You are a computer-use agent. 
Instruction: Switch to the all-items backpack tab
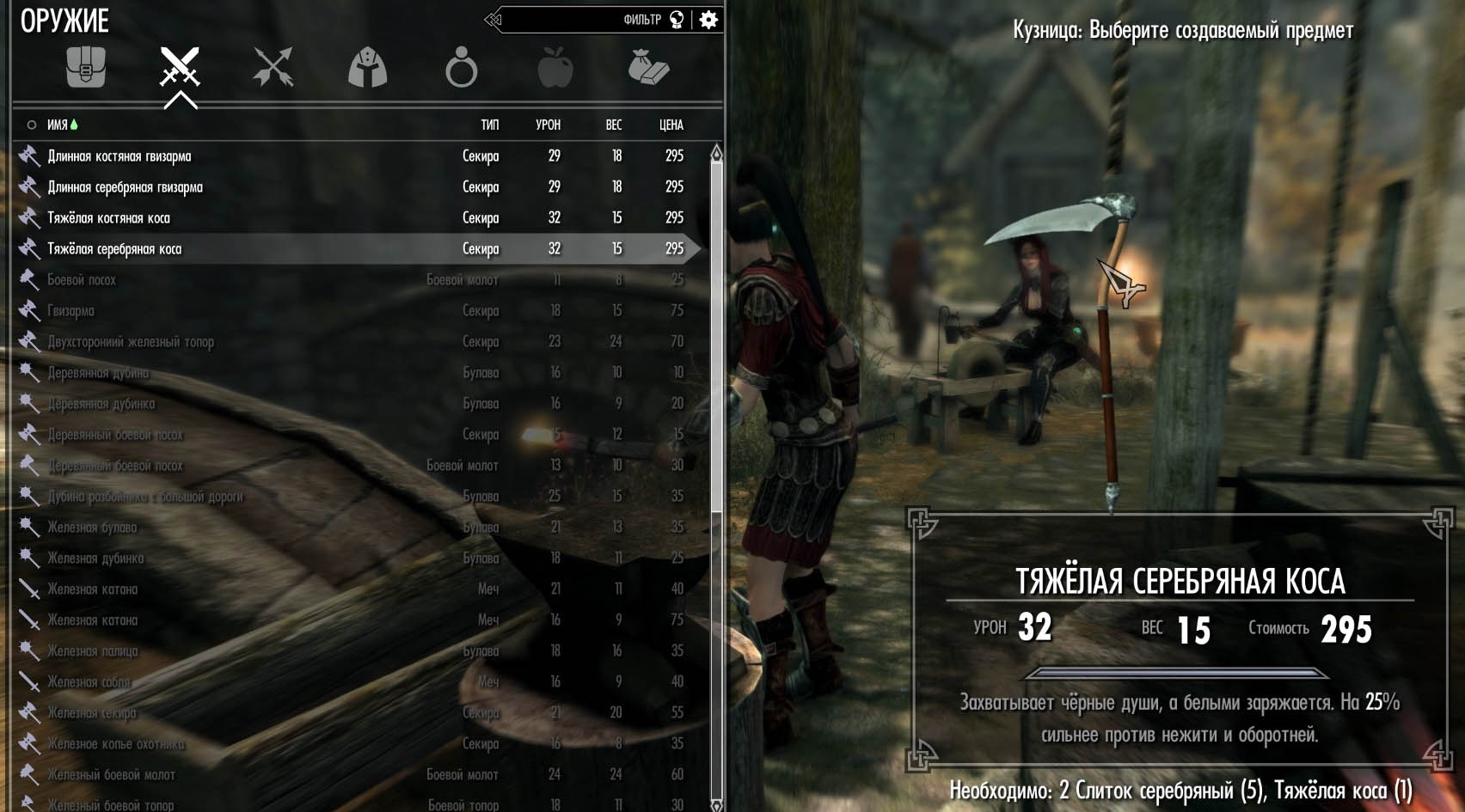click(86, 67)
